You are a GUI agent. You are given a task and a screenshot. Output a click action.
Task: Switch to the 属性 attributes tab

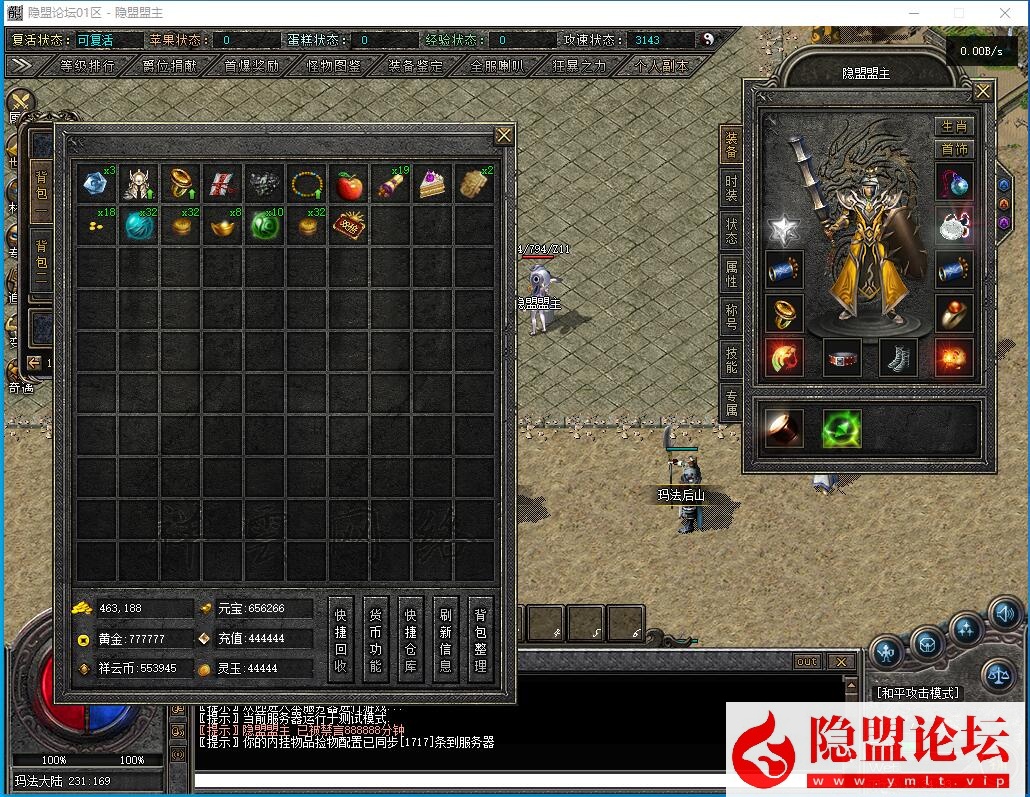pyautogui.click(x=732, y=275)
